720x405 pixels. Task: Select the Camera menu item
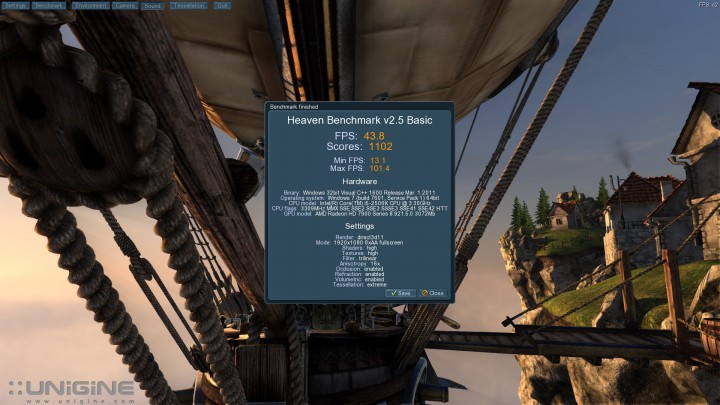point(125,5)
